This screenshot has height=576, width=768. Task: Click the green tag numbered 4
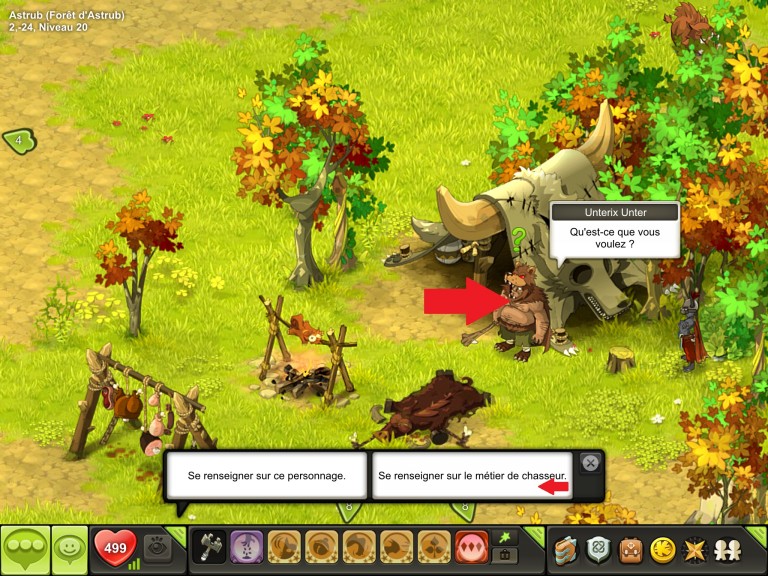19,141
